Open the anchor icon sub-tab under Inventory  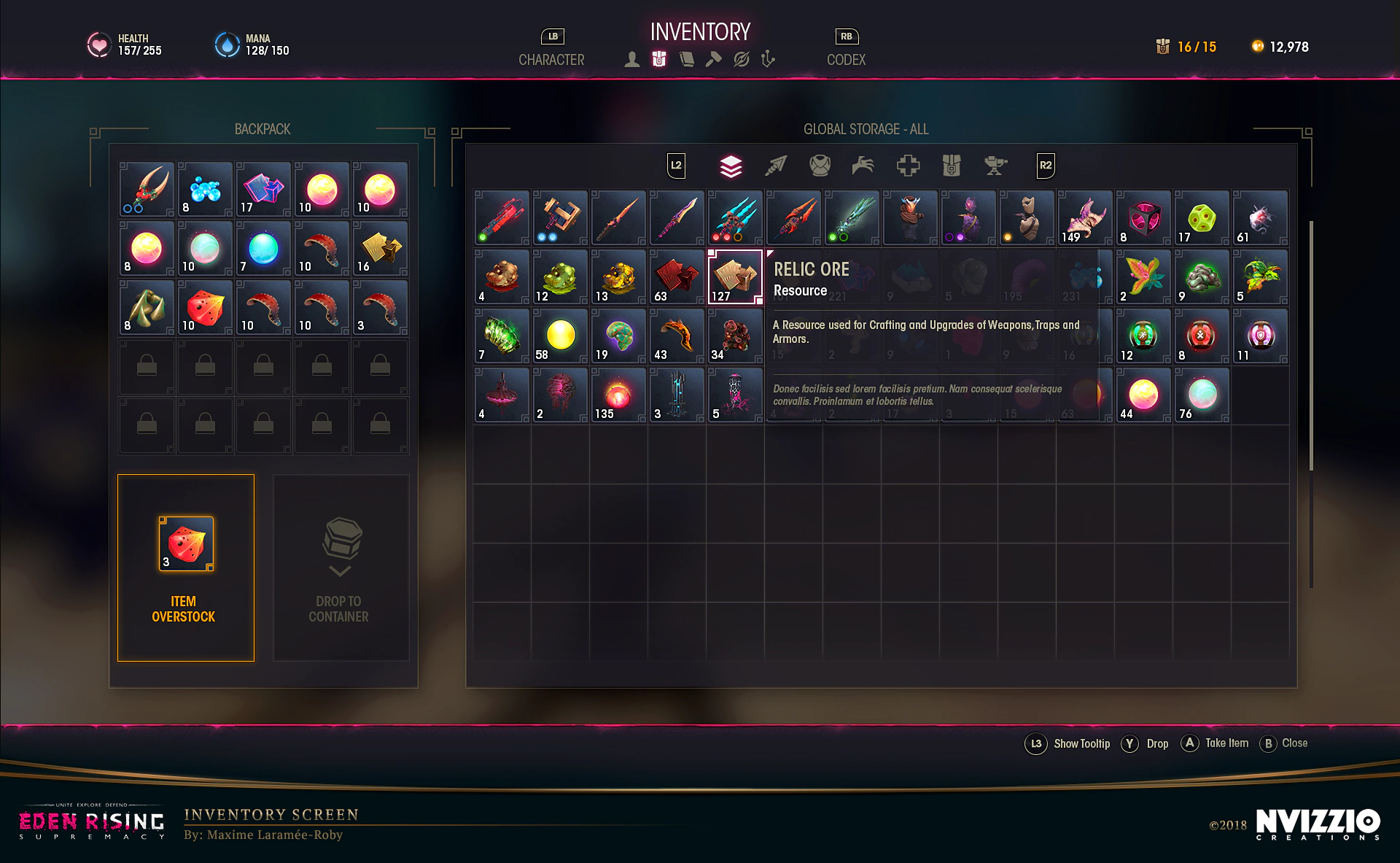pos(767,59)
